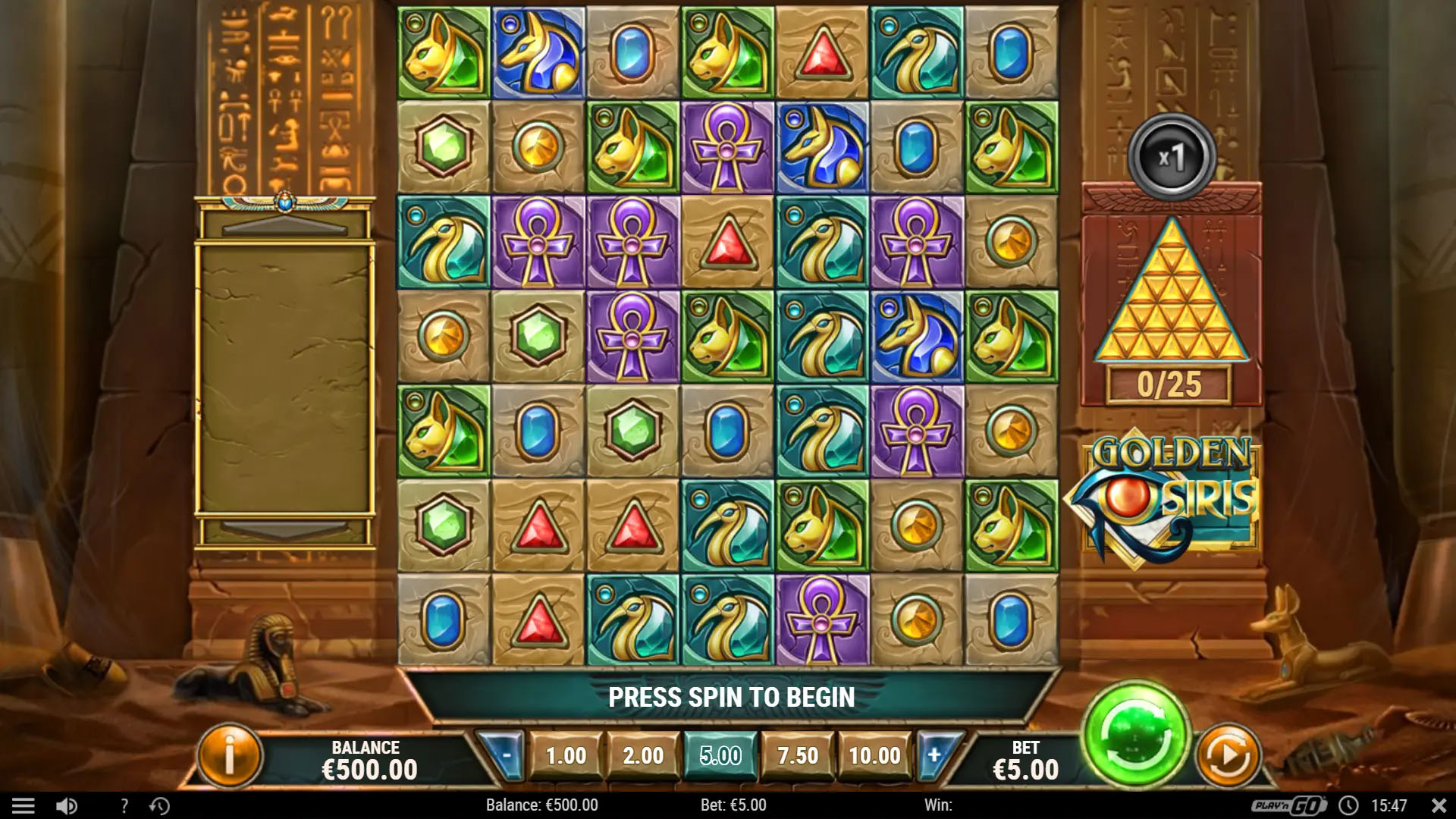The width and height of the screenshot is (1456, 819).
Task: Click the 0/25 pyramid progress counter
Action: point(1172,383)
